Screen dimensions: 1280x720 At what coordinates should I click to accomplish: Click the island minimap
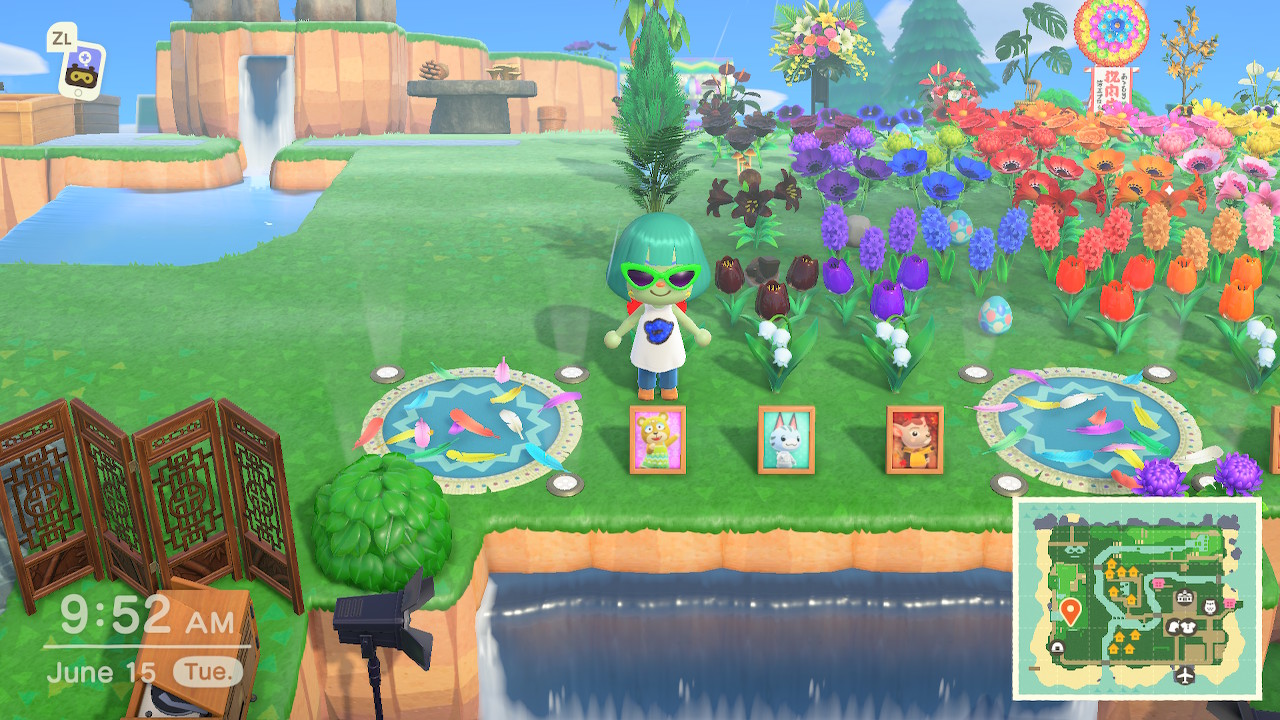[x=1137, y=597]
